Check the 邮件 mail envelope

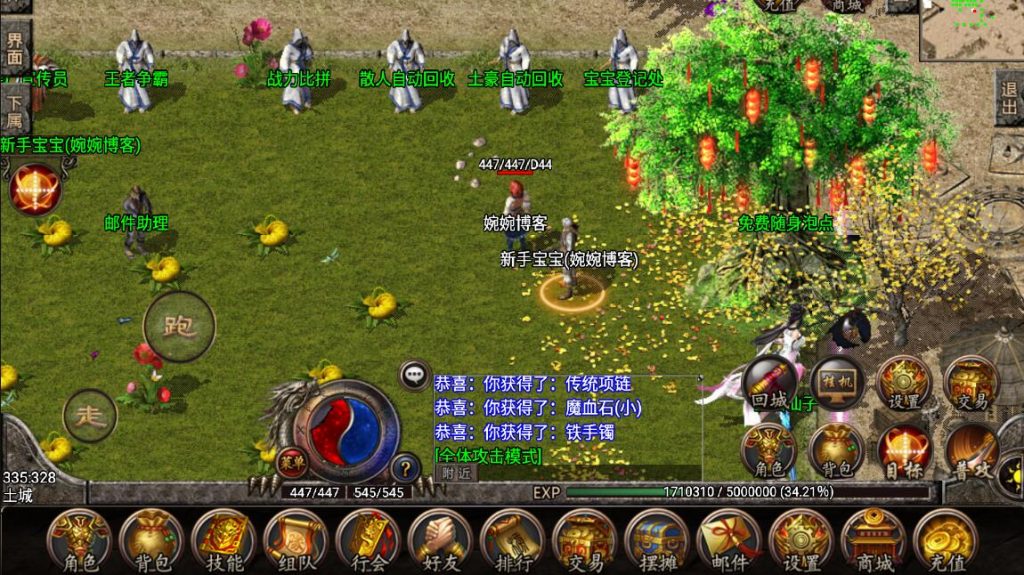pyautogui.click(x=729, y=539)
